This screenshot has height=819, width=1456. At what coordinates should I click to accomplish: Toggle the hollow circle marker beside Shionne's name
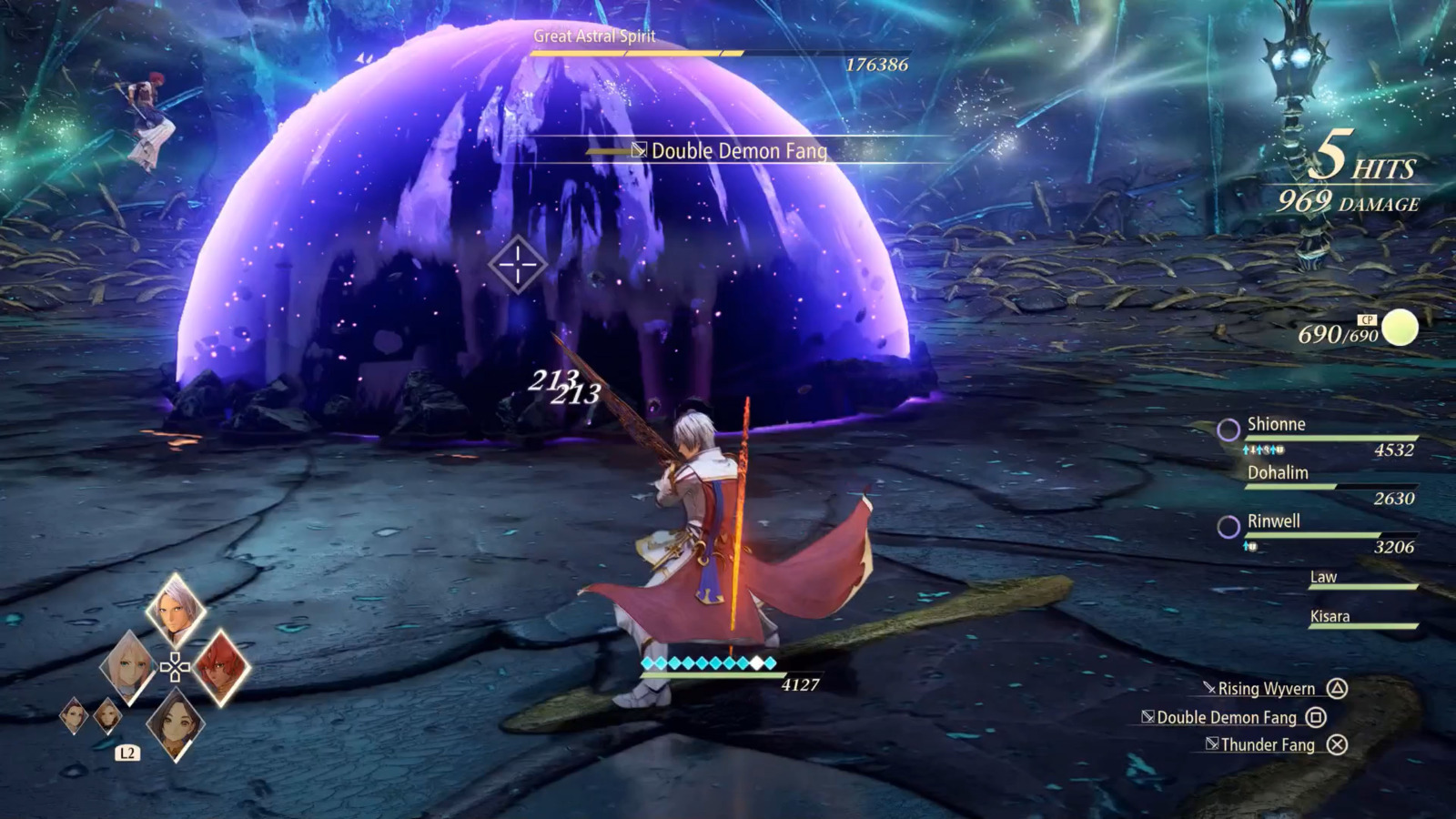(x=1228, y=430)
